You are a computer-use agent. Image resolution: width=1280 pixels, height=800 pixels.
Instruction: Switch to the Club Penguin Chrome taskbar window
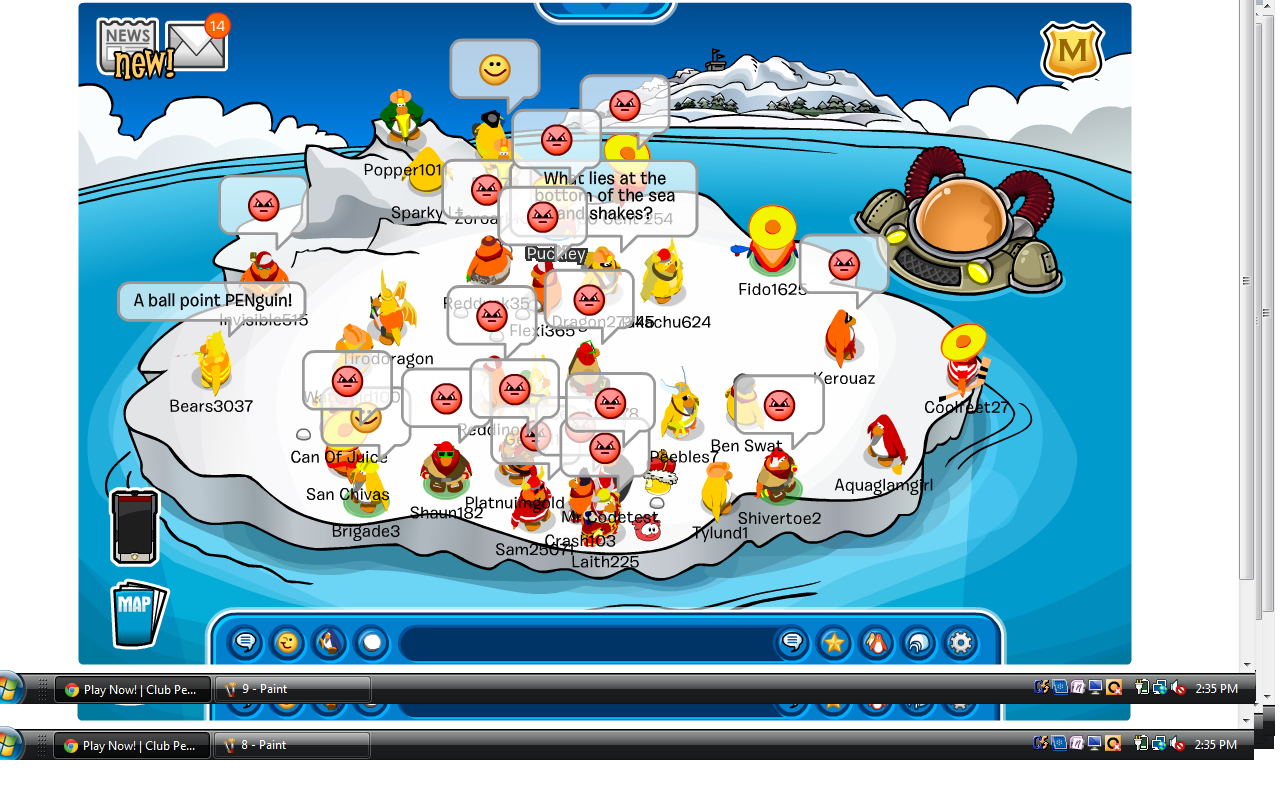point(132,689)
